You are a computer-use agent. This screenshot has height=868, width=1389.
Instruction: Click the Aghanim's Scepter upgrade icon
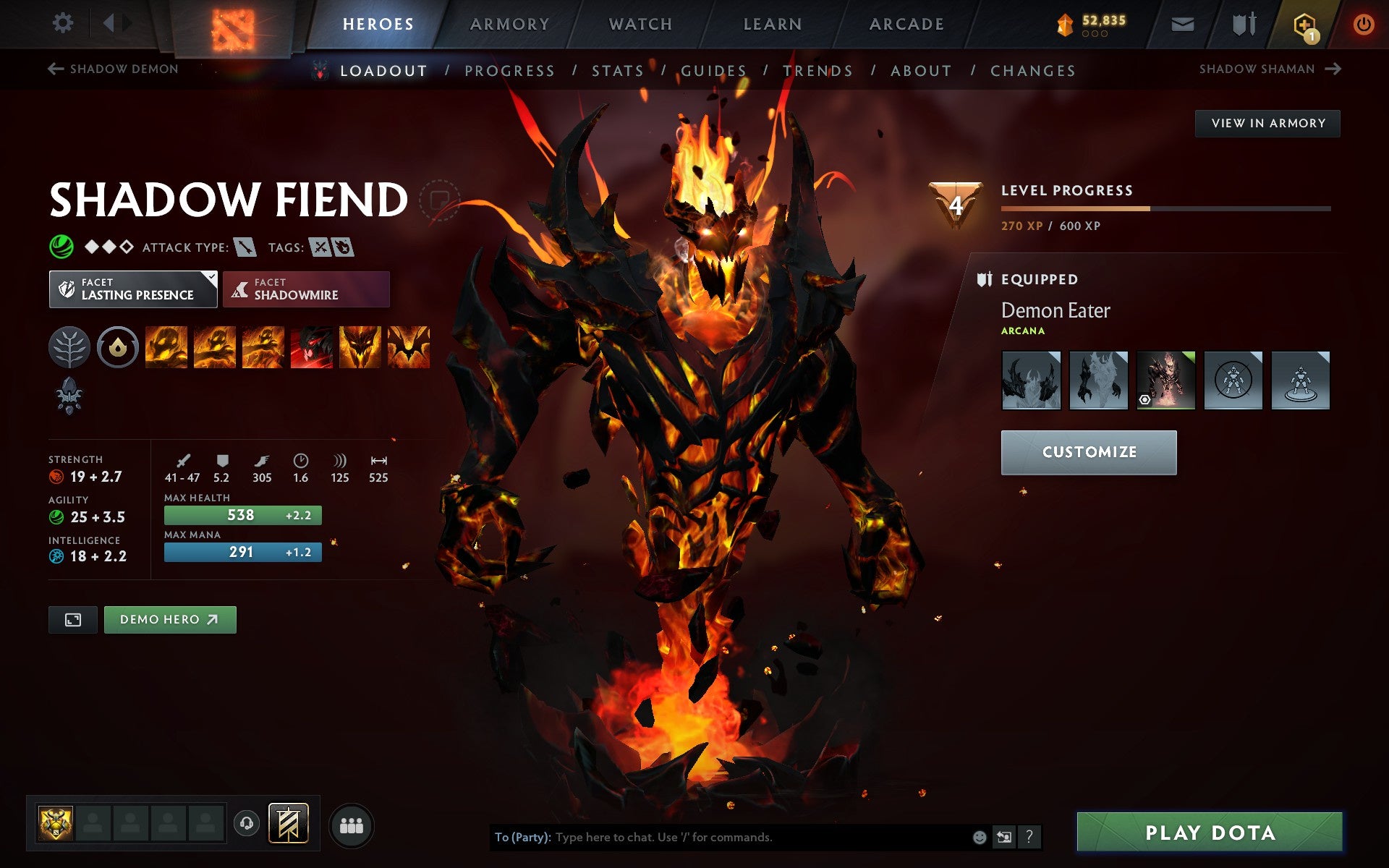69,396
